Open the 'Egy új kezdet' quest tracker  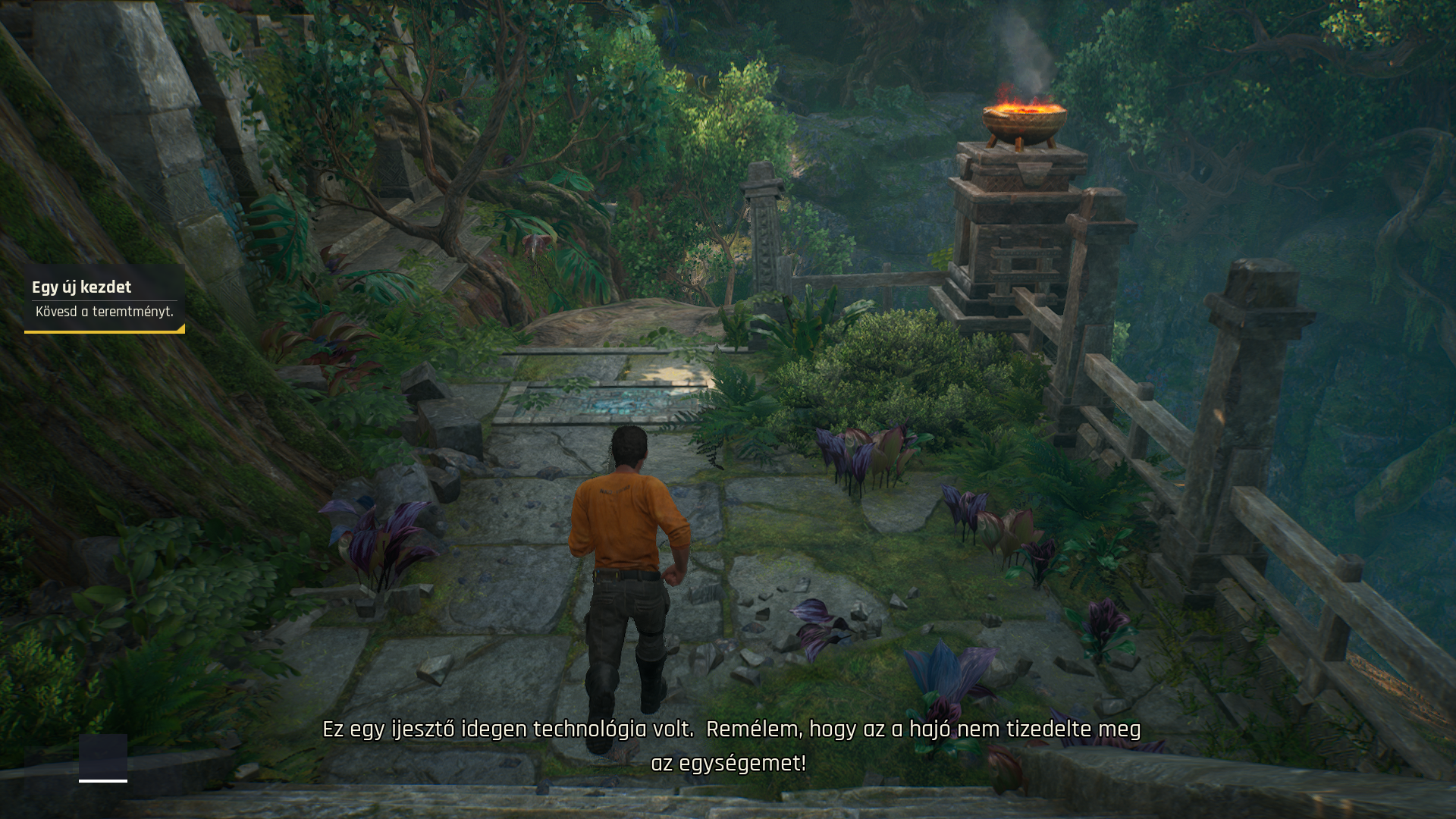(x=104, y=298)
